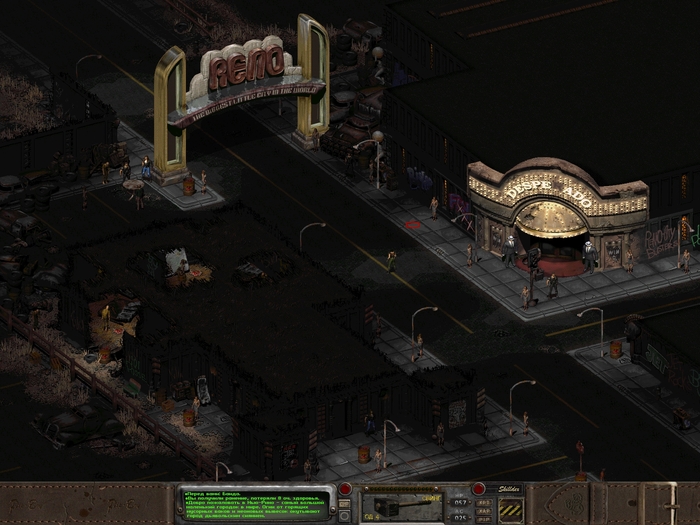Viewport: 700px width, 525px height.
Task: Open the Skilldex with its red button
Action: pos(480,489)
